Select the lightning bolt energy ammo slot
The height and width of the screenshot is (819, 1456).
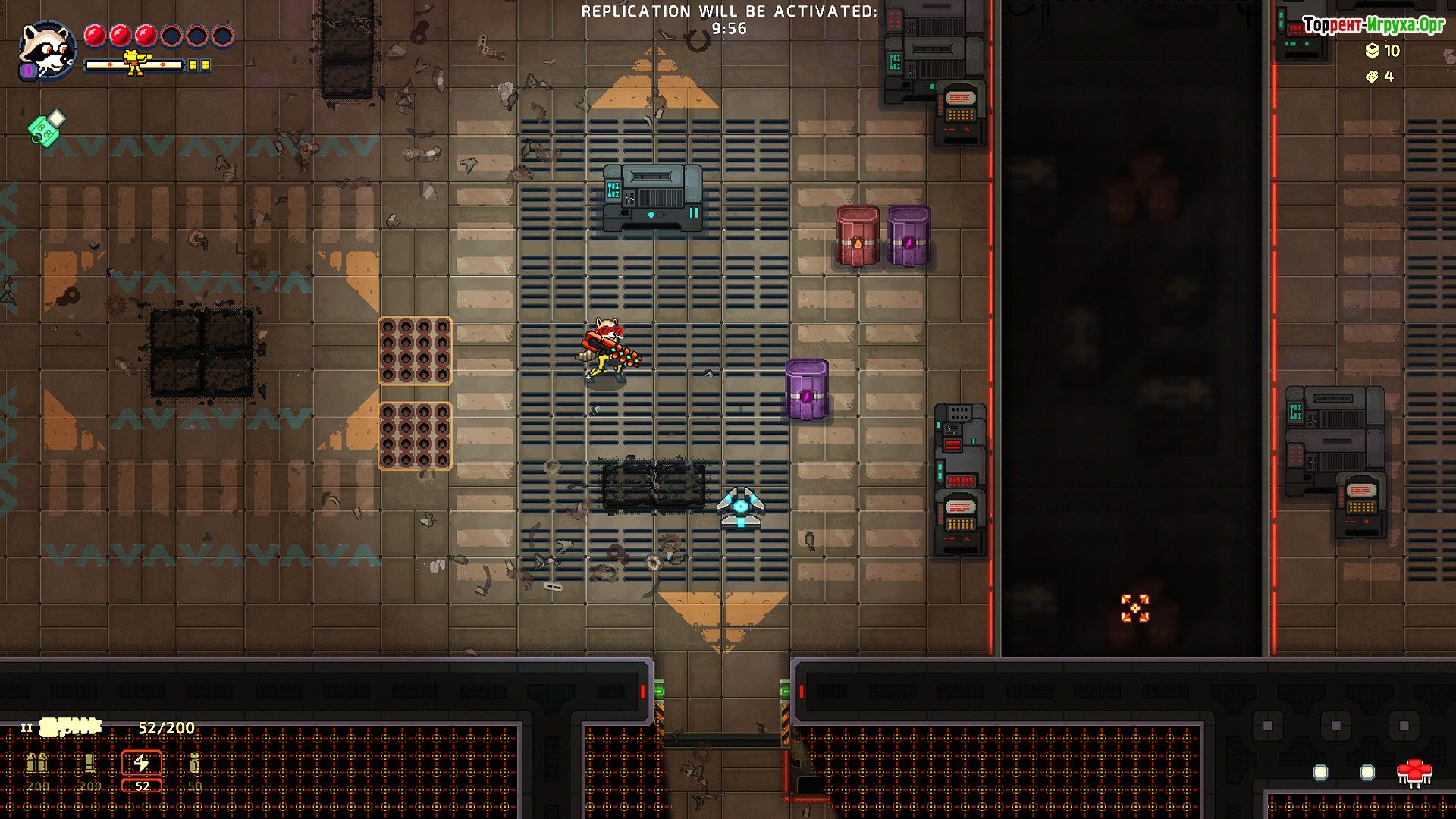[142, 764]
